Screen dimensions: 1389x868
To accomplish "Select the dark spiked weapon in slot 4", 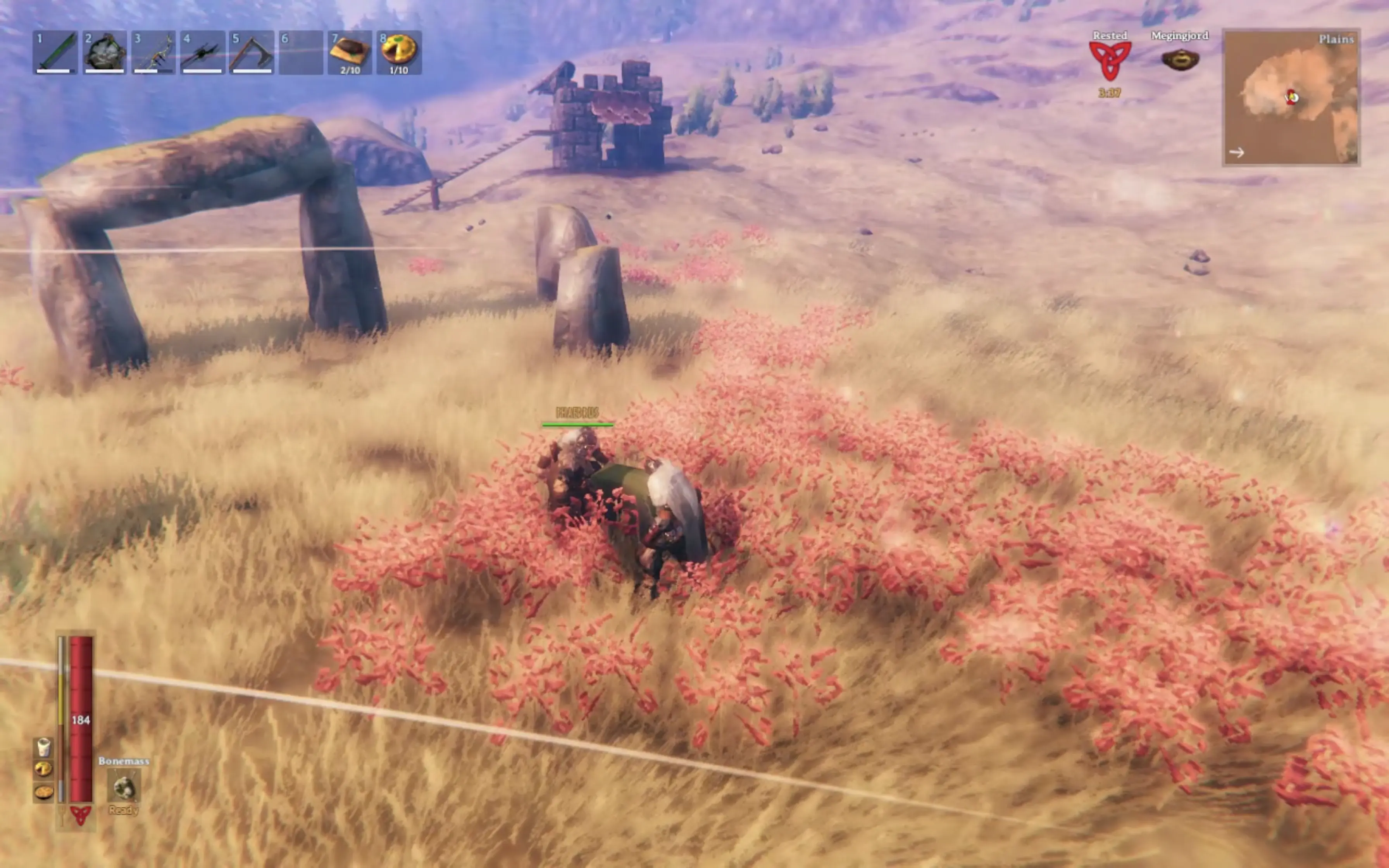I will pos(202,52).
